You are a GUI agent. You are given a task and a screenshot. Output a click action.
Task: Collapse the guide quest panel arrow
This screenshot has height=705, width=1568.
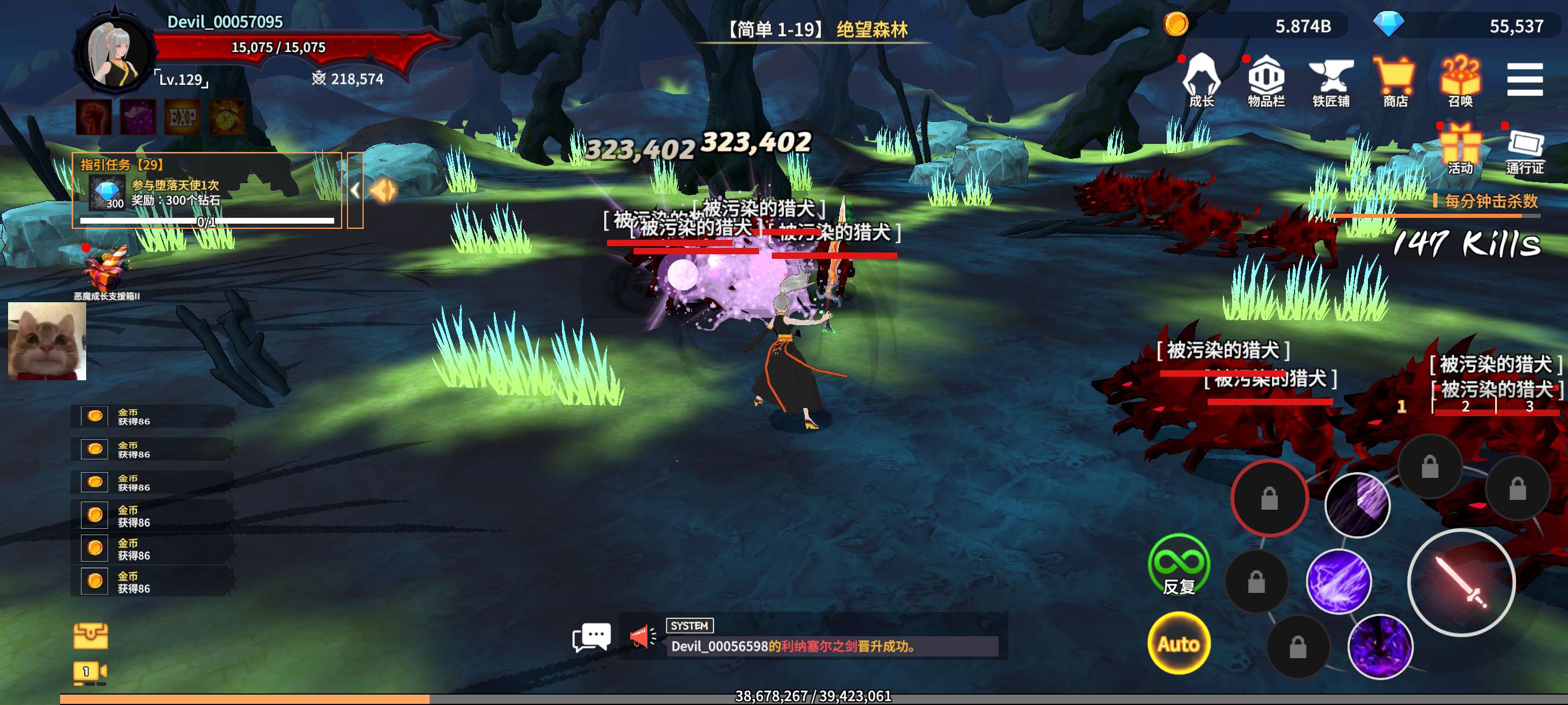tap(356, 190)
